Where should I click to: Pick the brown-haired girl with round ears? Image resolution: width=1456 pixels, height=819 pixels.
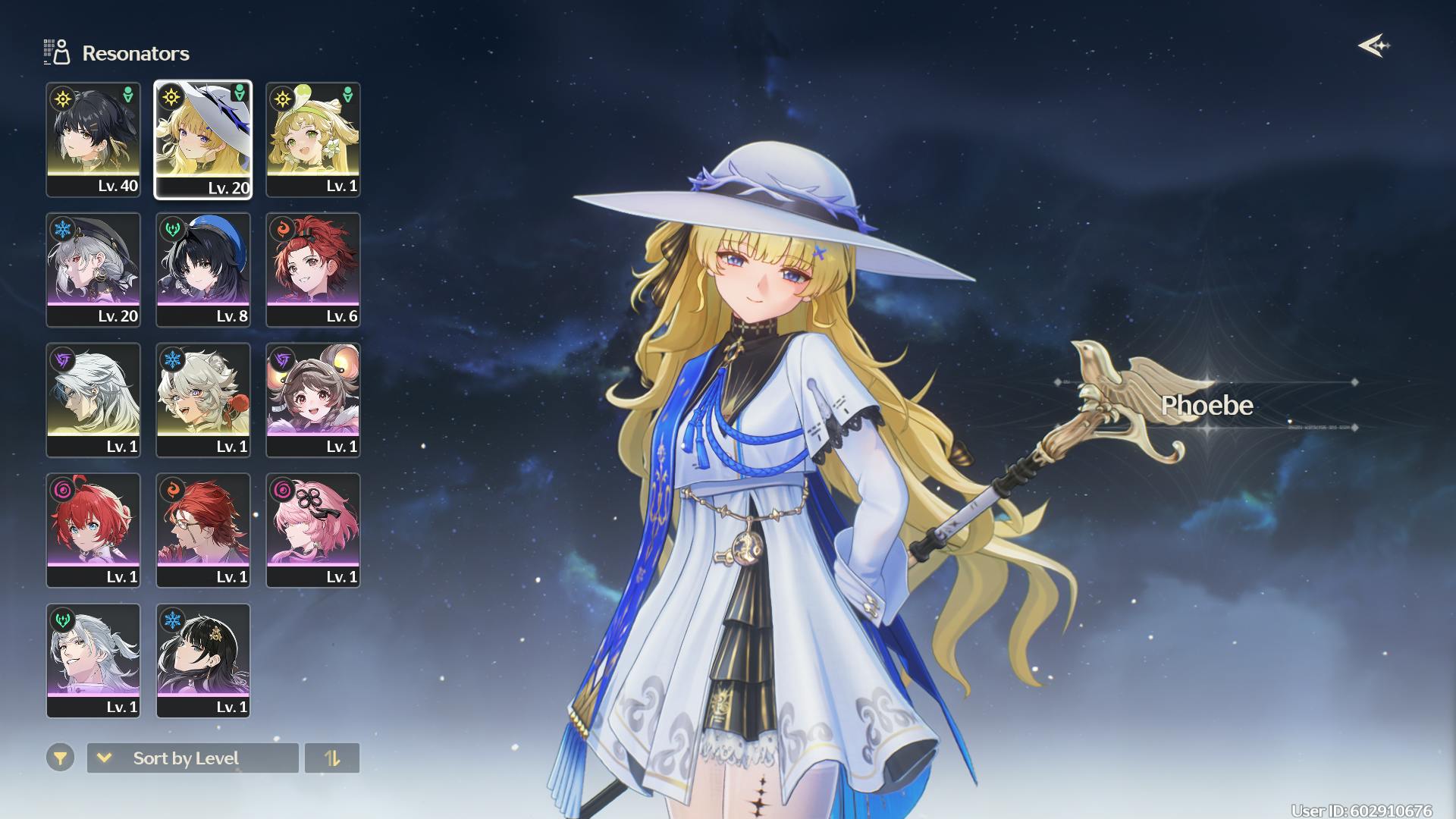[x=313, y=400]
